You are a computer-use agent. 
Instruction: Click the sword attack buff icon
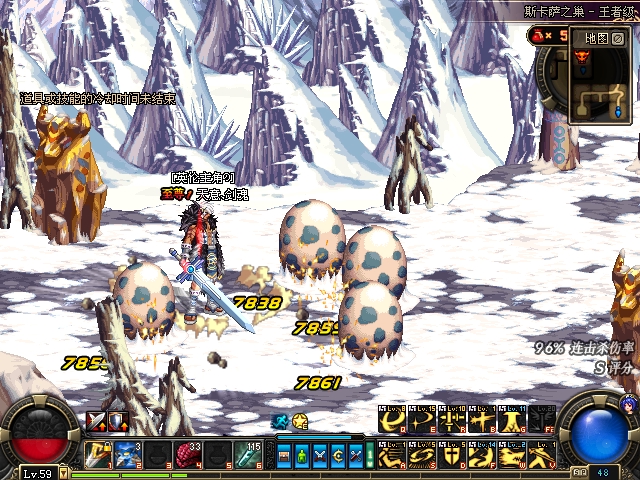coord(97,421)
